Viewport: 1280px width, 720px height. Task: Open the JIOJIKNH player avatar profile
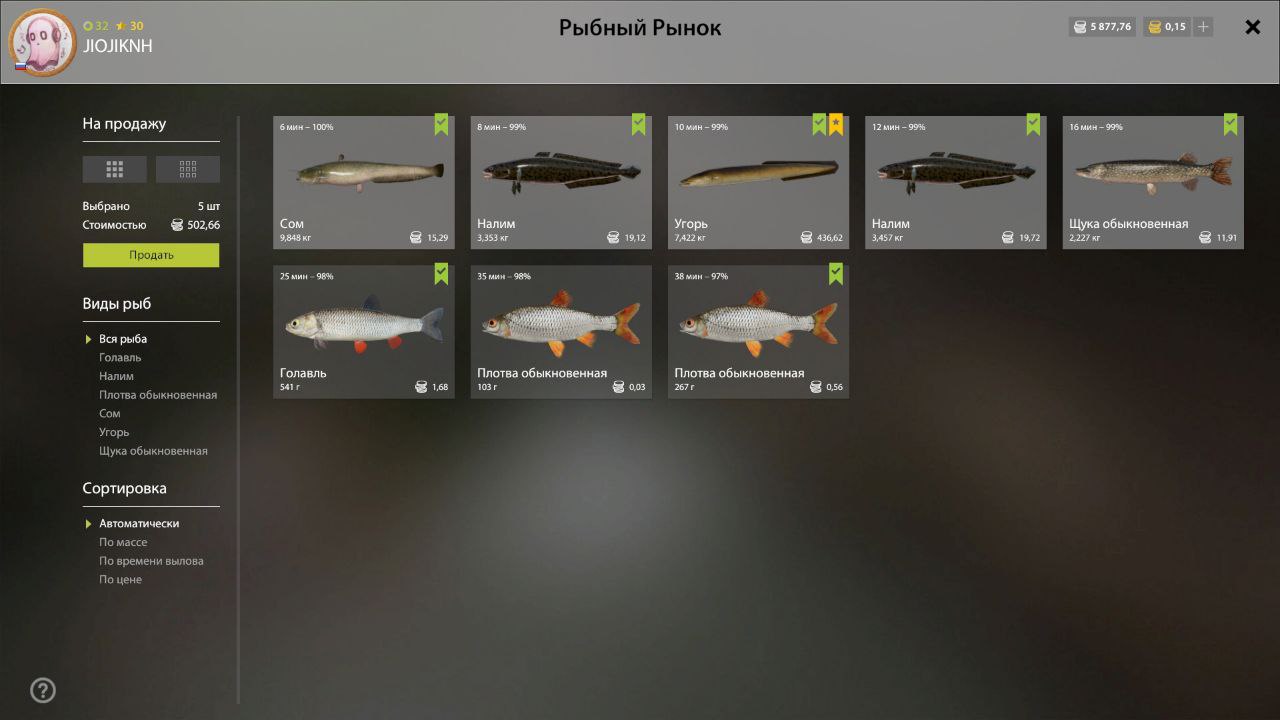[42, 43]
